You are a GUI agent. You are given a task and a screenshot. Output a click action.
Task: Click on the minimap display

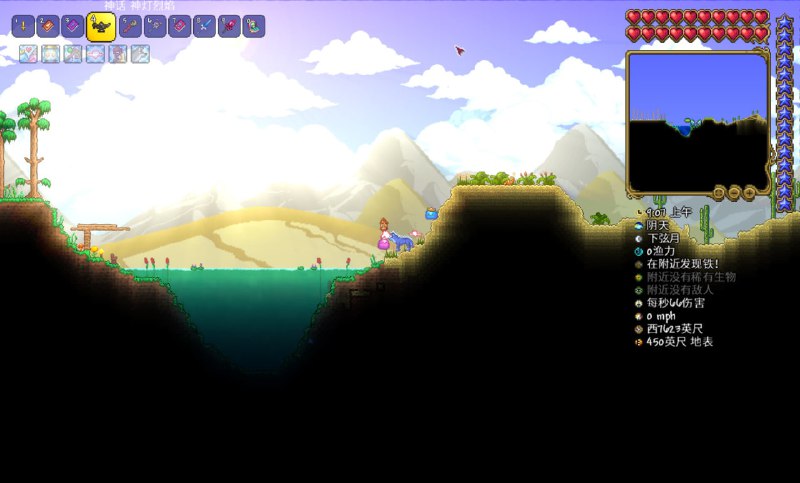click(x=697, y=120)
